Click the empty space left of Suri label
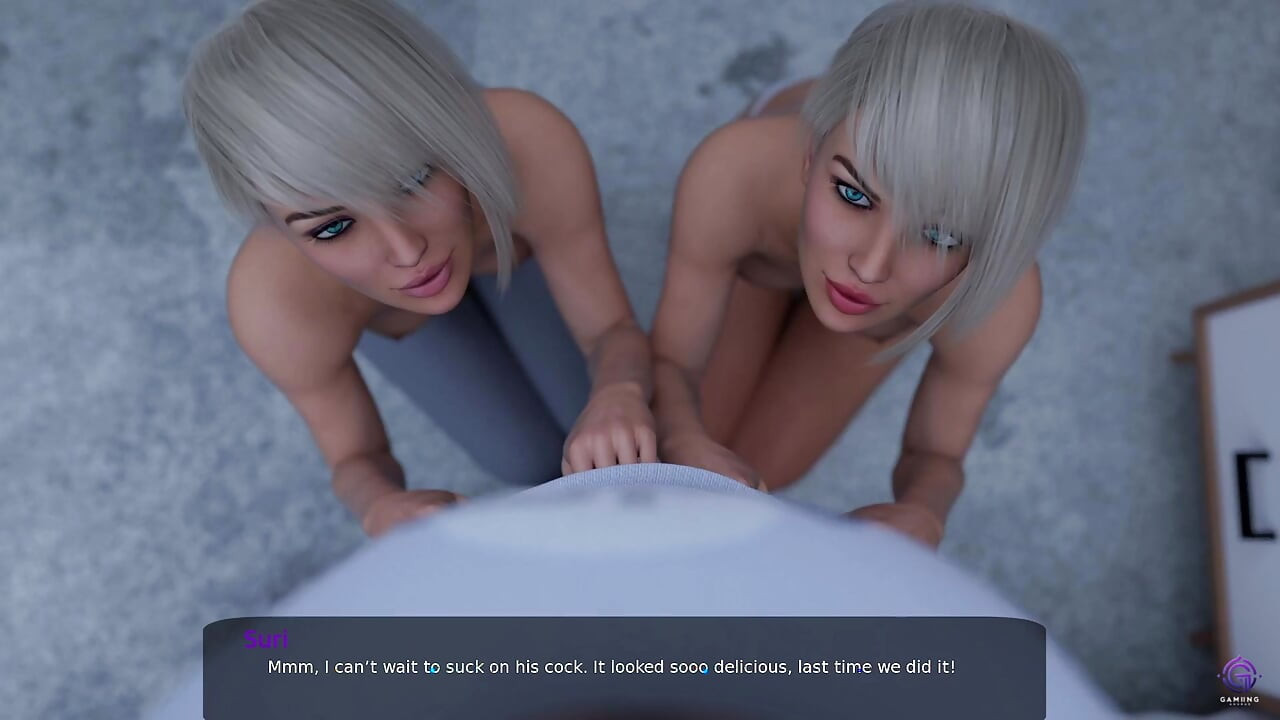Image resolution: width=1280 pixels, height=720 pixels. click(x=225, y=640)
